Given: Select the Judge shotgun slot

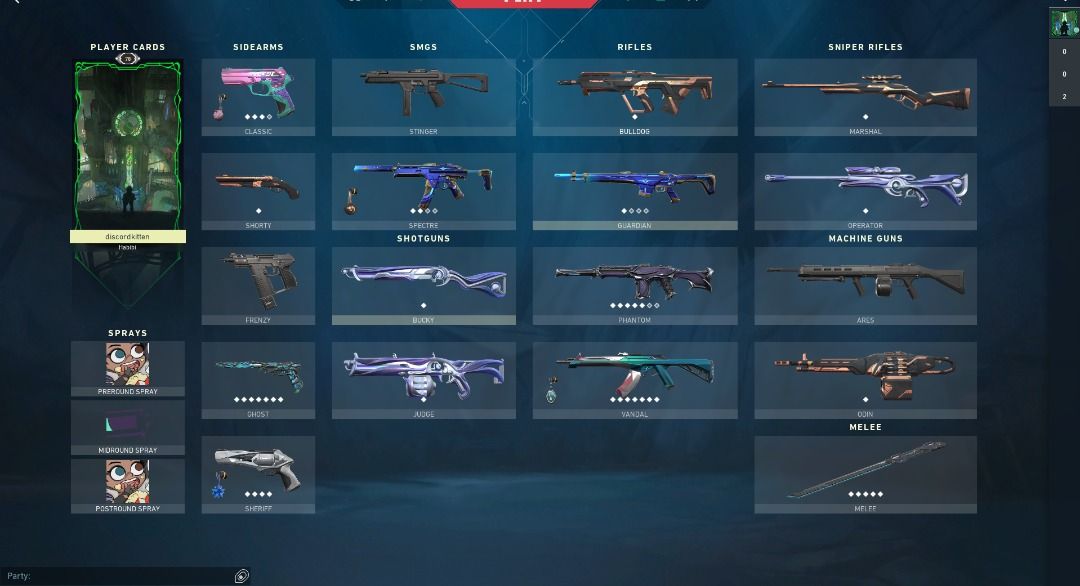Looking at the screenshot, I should pyautogui.click(x=424, y=380).
